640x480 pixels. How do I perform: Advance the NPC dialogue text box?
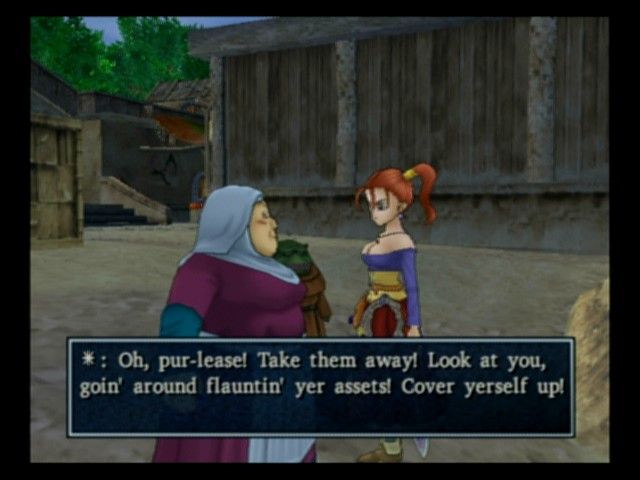[x=320, y=386]
